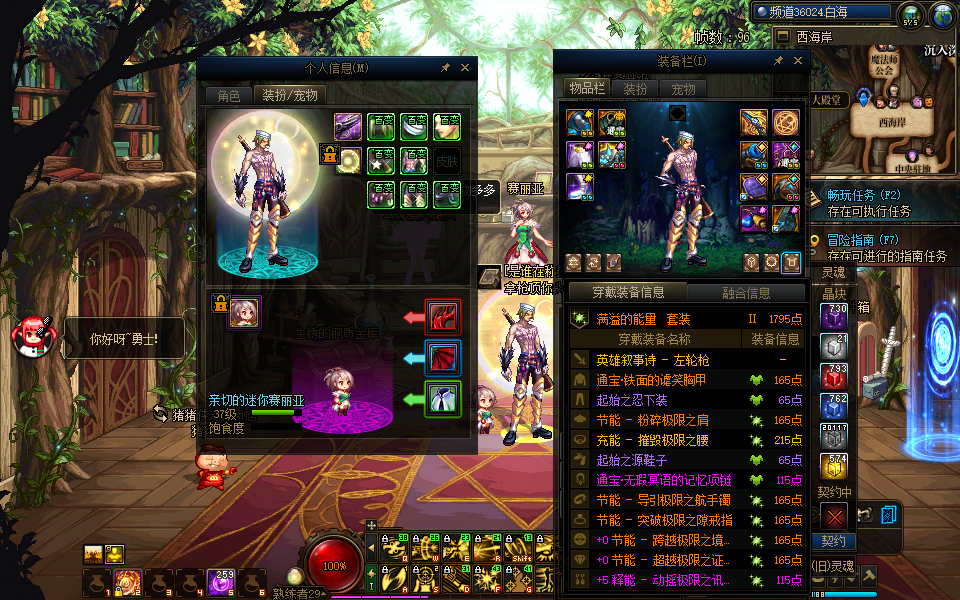The image size is (960, 600).
Task: Show the 融合信息 tab
Action: [746, 293]
